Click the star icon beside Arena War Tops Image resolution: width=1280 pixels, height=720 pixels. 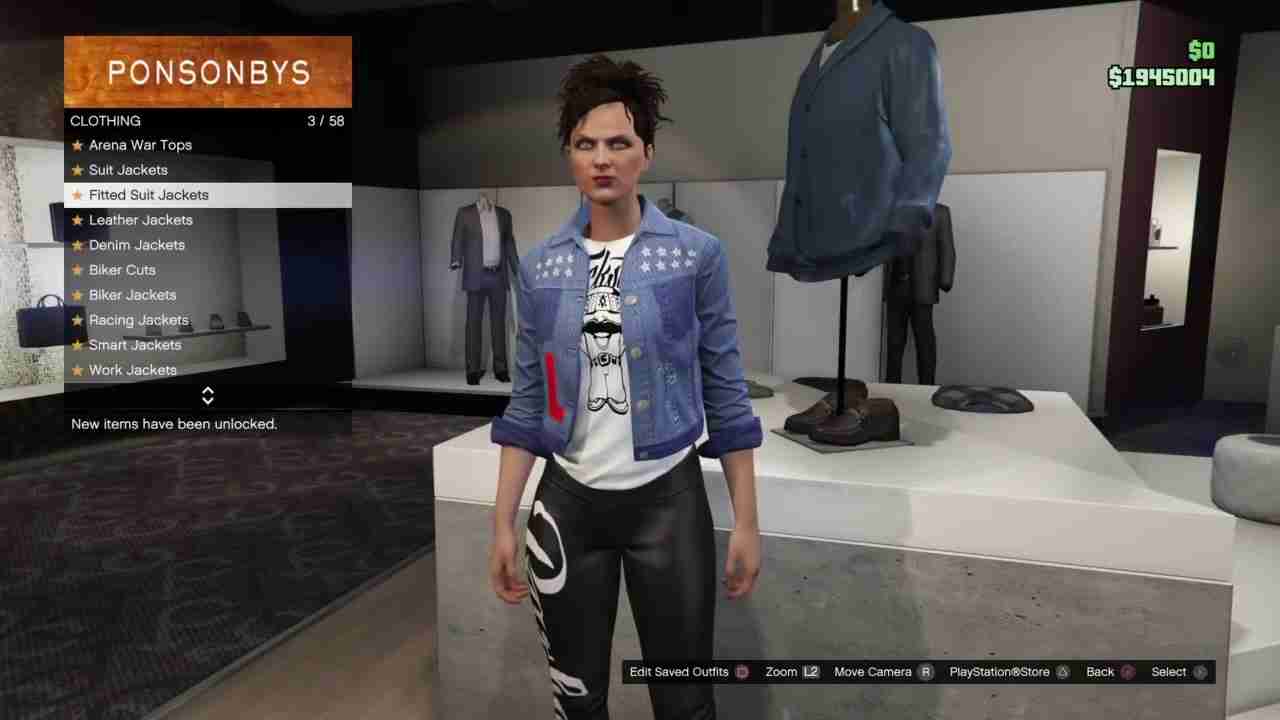[77, 145]
